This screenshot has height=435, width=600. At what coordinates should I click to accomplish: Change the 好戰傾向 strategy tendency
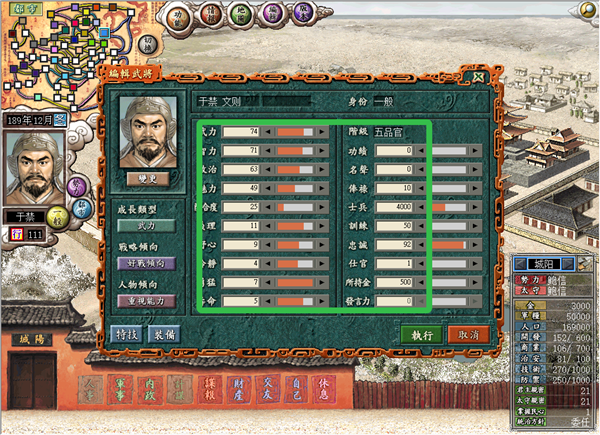click(x=146, y=263)
